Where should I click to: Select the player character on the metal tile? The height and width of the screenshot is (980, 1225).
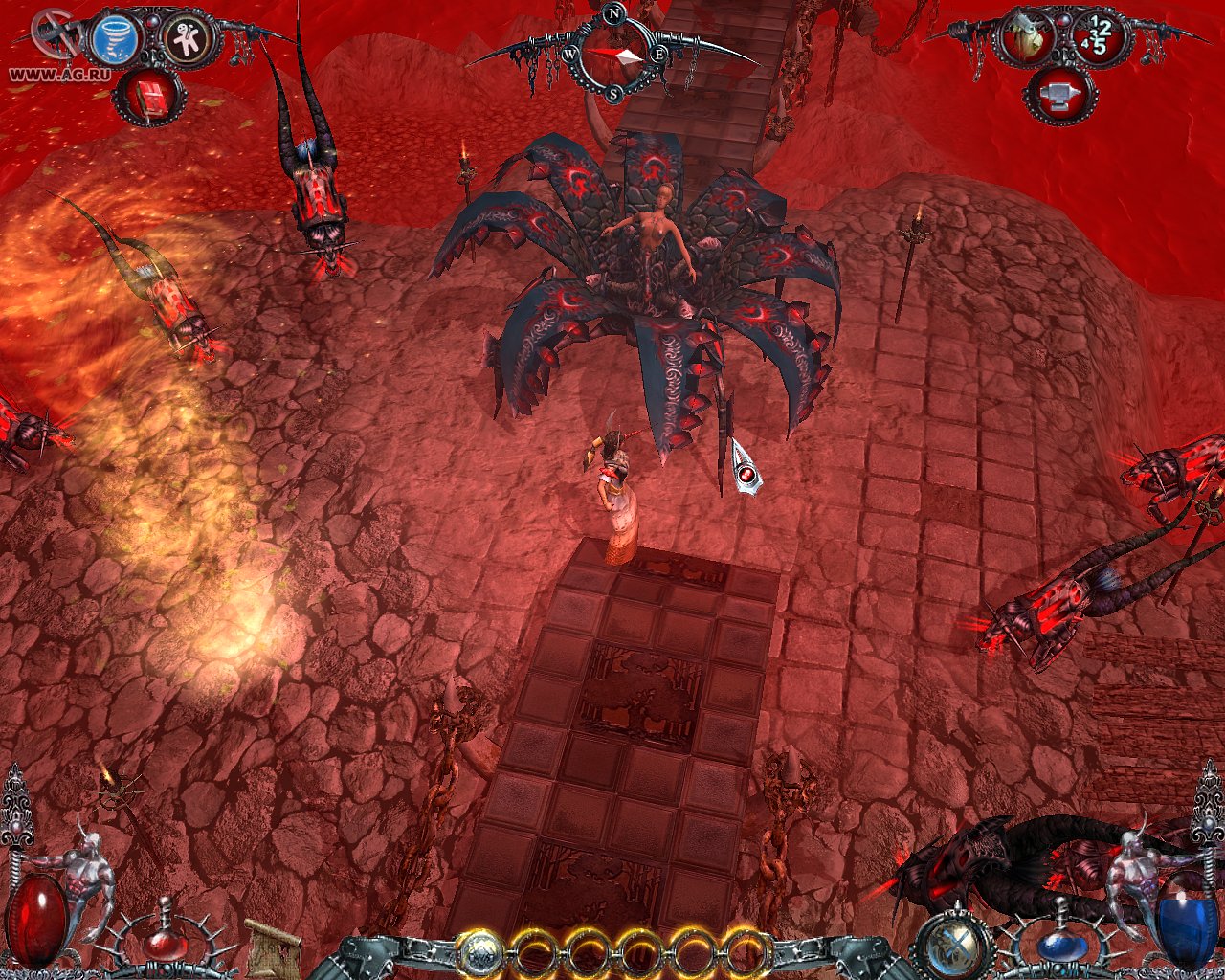(x=615, y=498)
